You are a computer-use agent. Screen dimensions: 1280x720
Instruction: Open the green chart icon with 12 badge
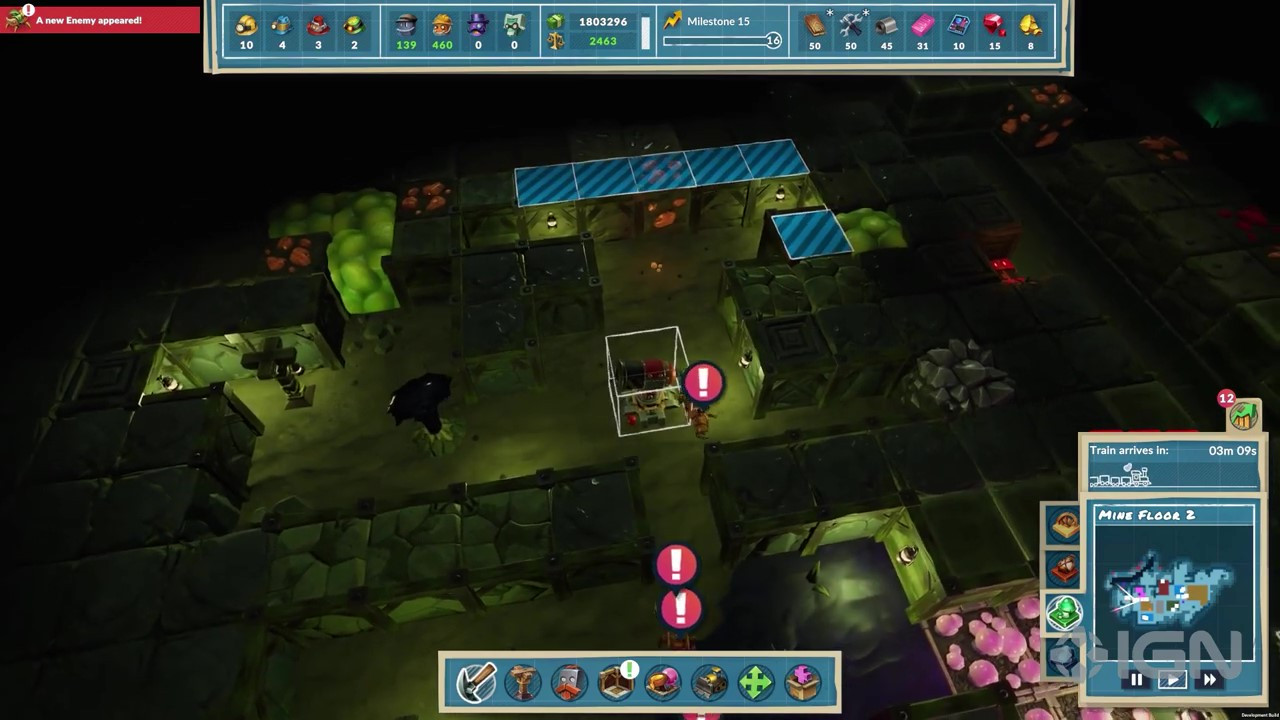pos(1243,415)
